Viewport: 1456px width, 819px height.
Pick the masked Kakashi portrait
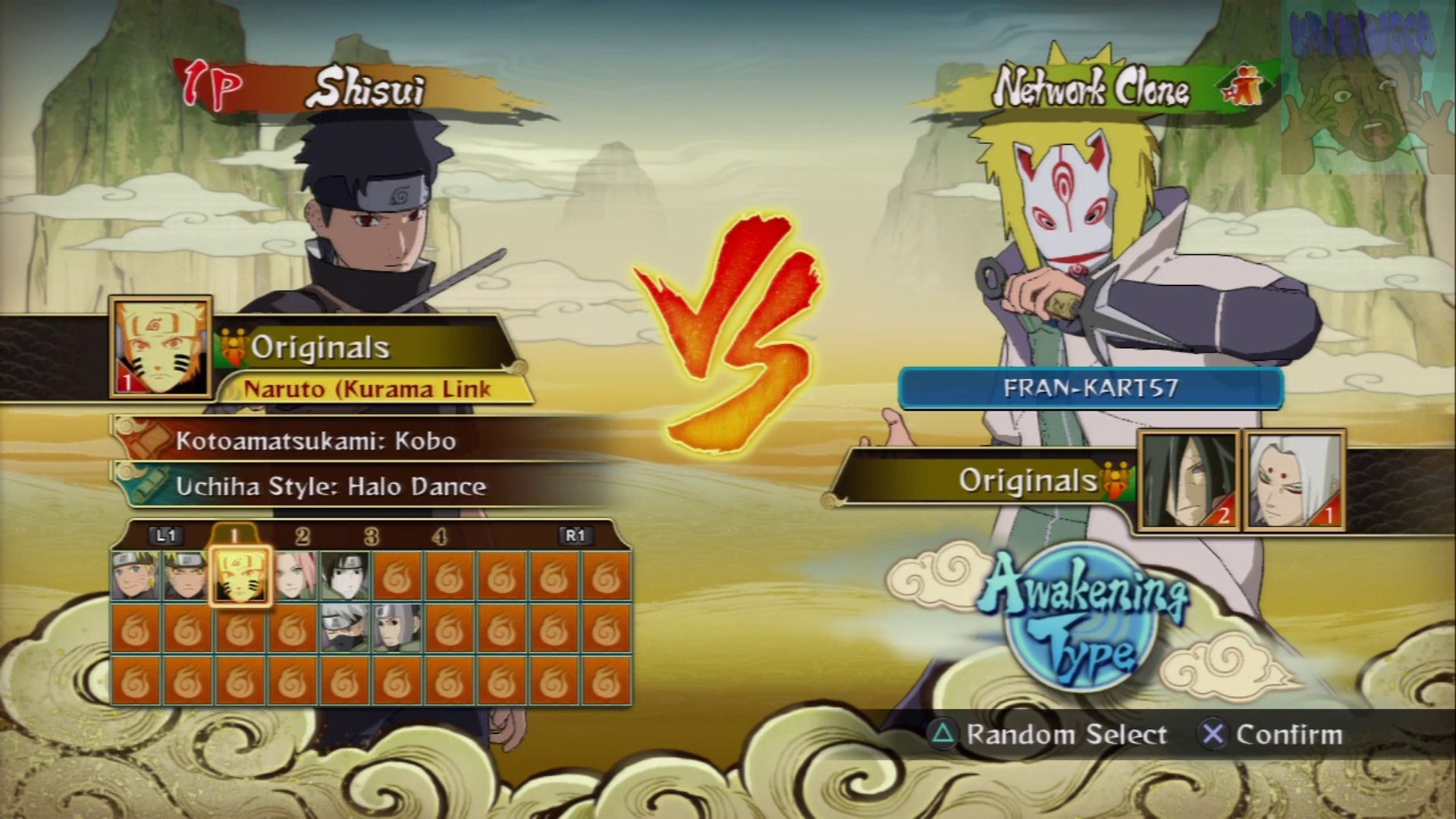click(x=344, y=629)
